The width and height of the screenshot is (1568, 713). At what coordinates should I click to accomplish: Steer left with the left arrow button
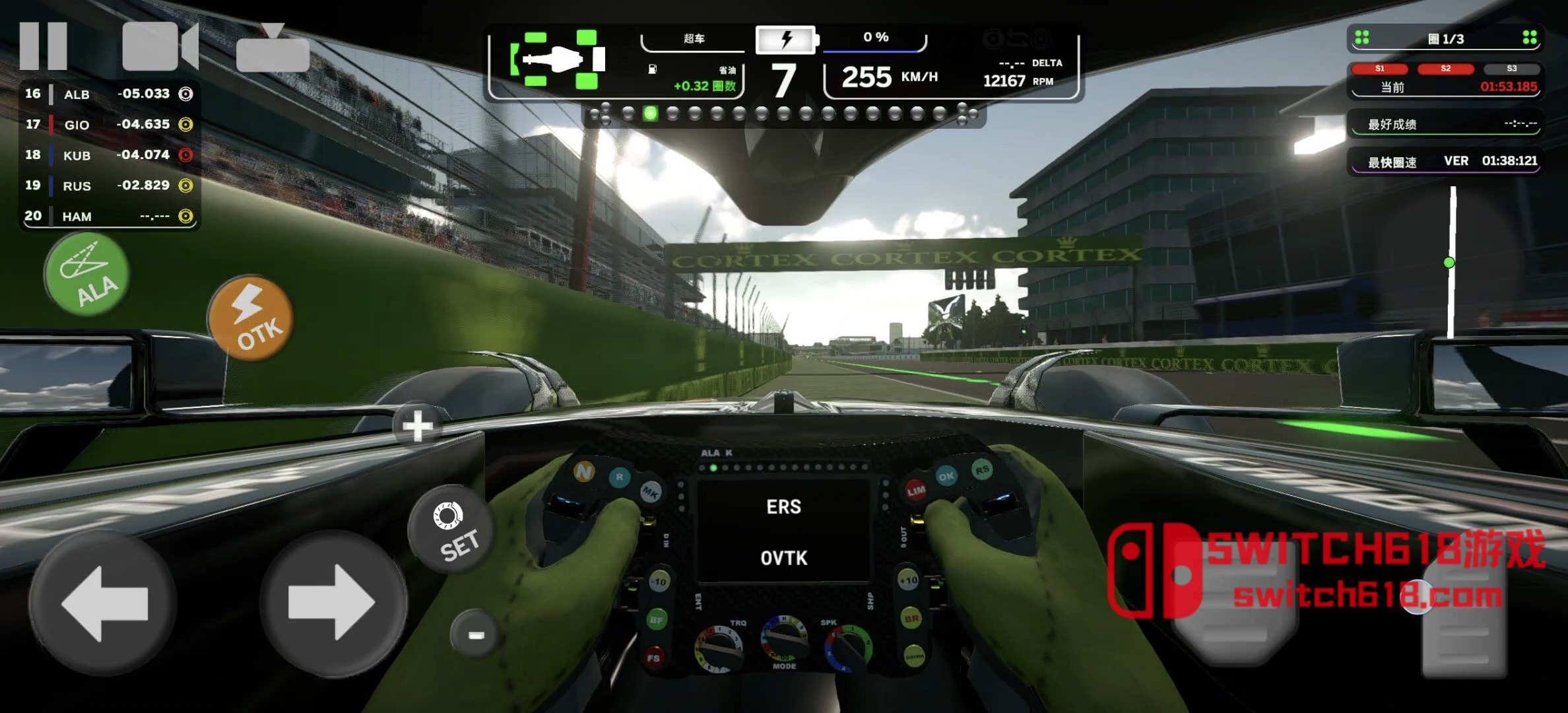pyautogui.click(x=104, y=603)
